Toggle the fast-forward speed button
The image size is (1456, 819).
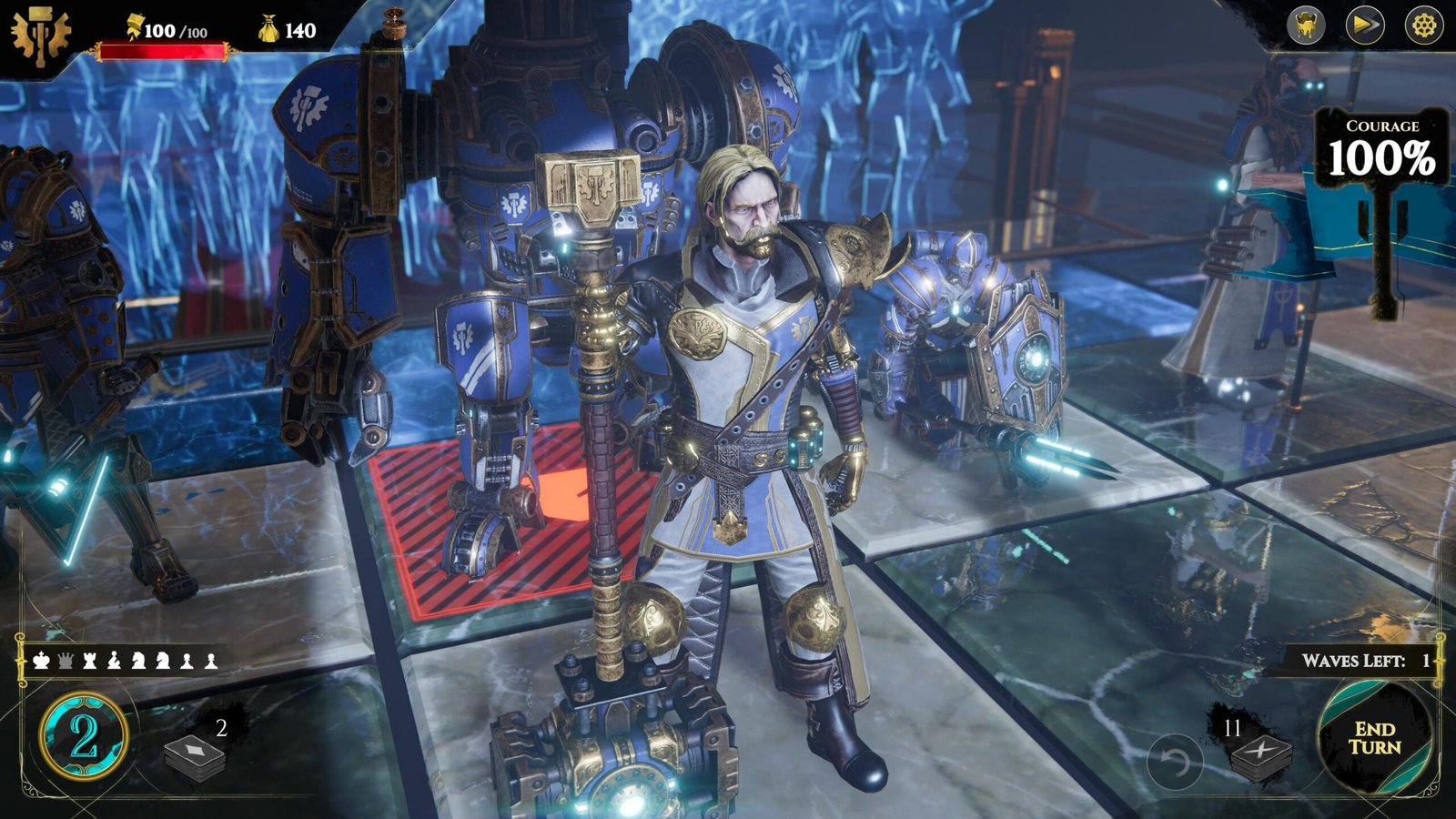click(x=1365, y=25)
